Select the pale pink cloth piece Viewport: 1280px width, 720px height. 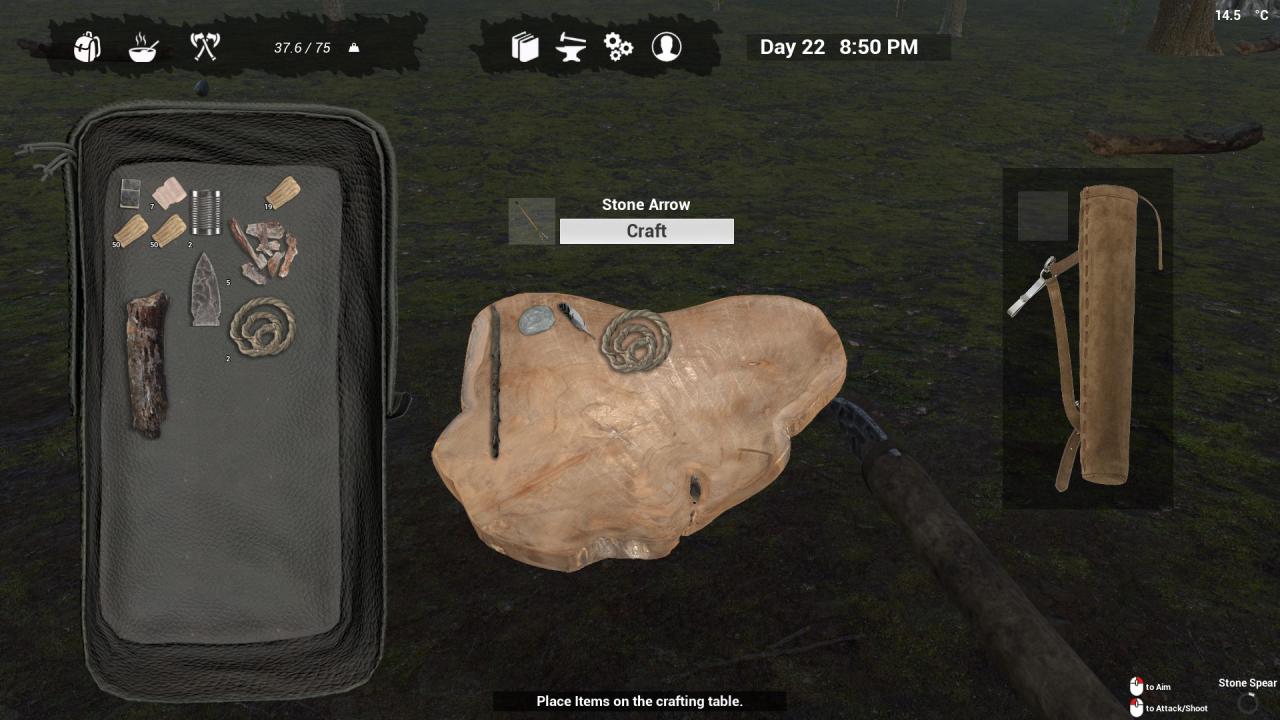pos(169,192)
